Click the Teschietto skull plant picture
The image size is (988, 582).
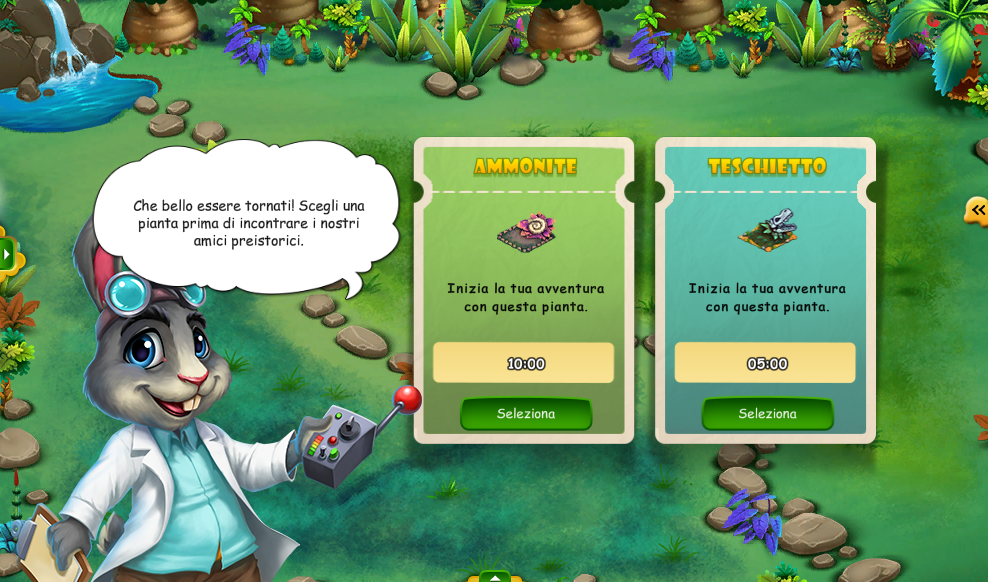[x=768, y=230]
